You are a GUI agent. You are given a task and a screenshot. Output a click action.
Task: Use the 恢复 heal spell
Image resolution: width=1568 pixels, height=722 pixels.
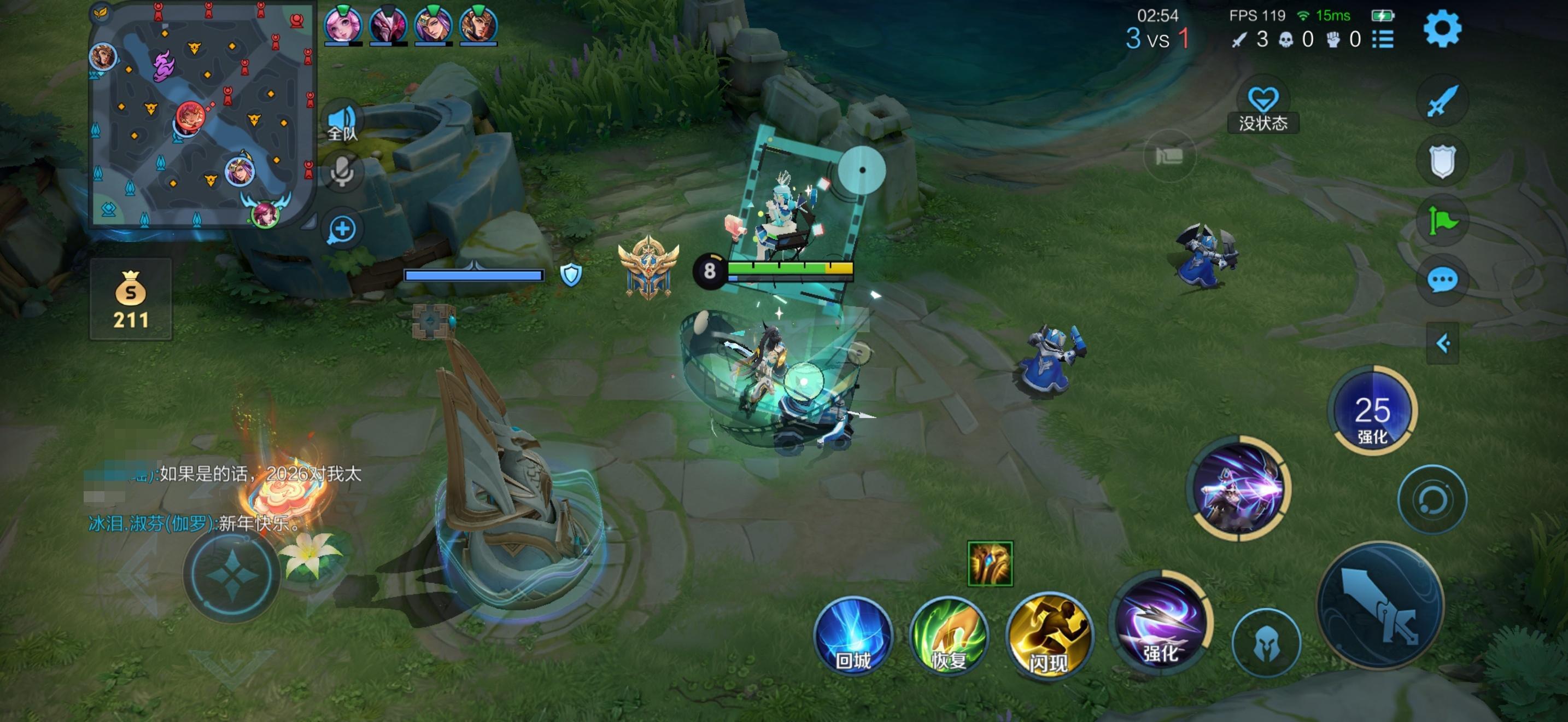pyautogui.click(x=949, y=636)
